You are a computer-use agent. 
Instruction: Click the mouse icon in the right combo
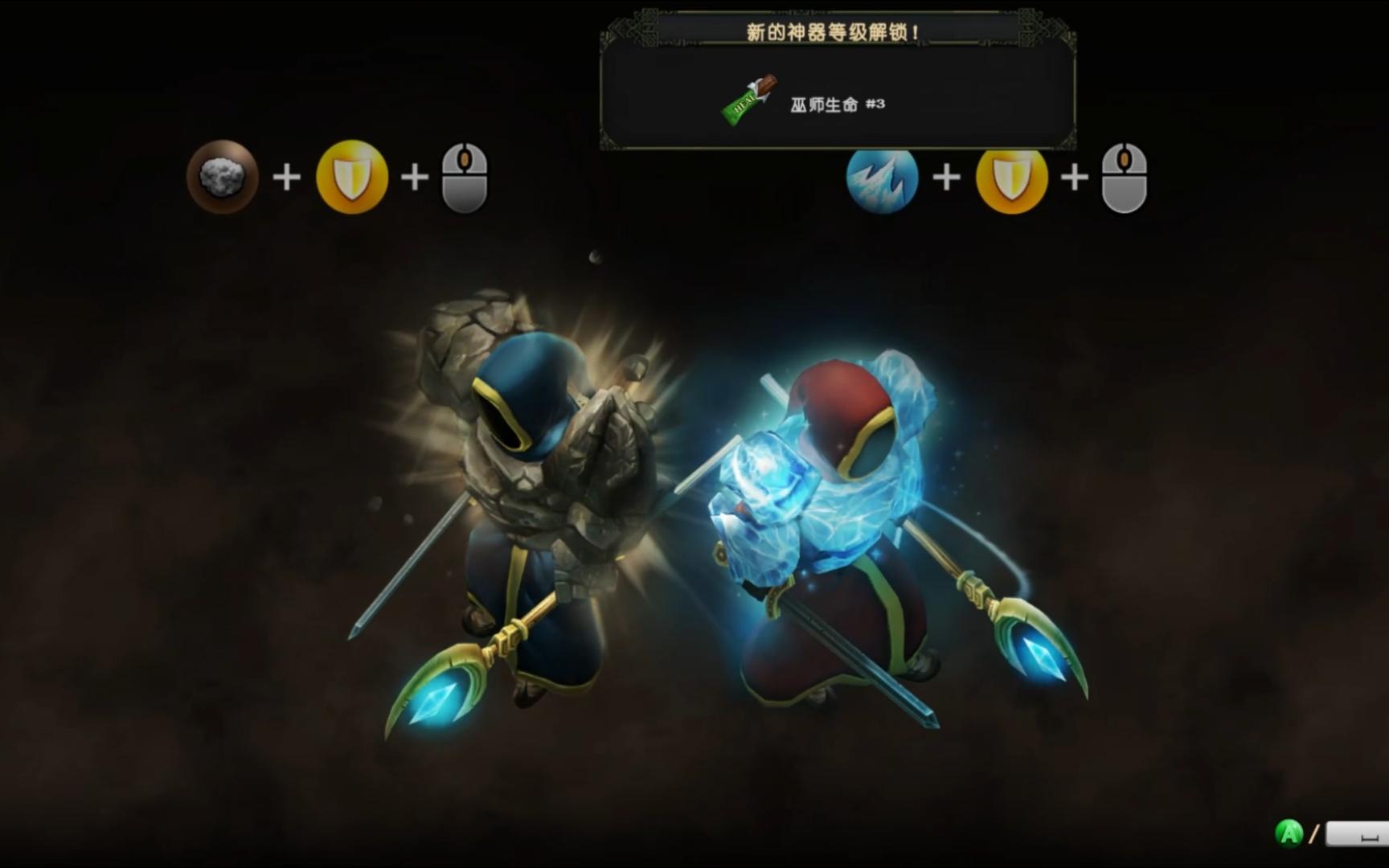(x=1125, y=178)
